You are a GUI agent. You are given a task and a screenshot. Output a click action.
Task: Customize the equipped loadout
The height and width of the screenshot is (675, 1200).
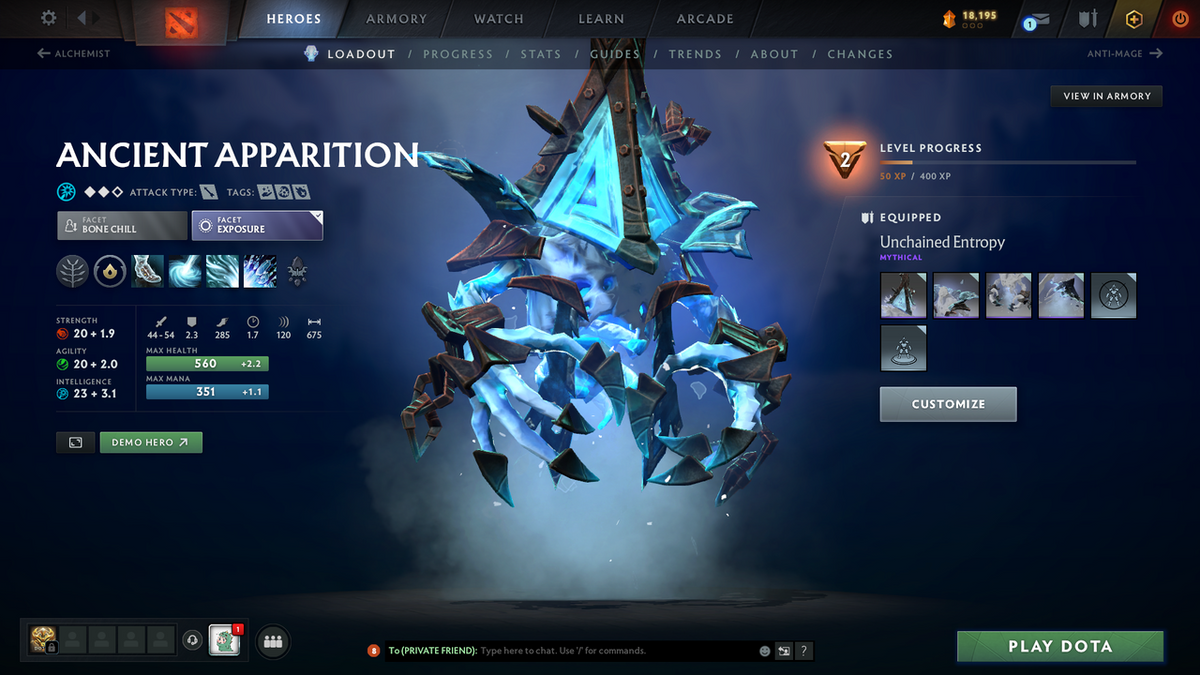click(x=948, y=404)
